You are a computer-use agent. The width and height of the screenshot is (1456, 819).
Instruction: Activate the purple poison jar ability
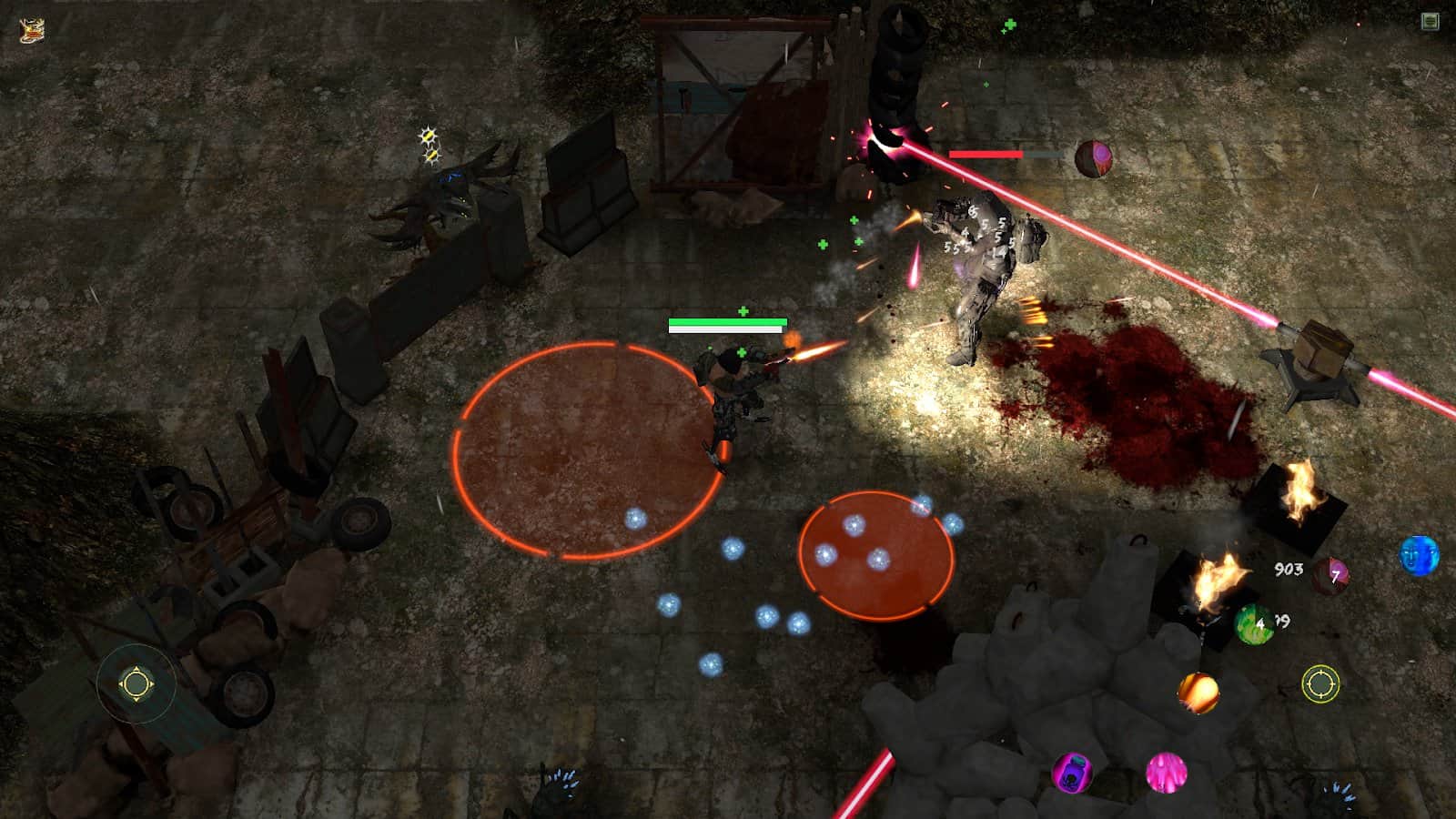pos(1072,773)
